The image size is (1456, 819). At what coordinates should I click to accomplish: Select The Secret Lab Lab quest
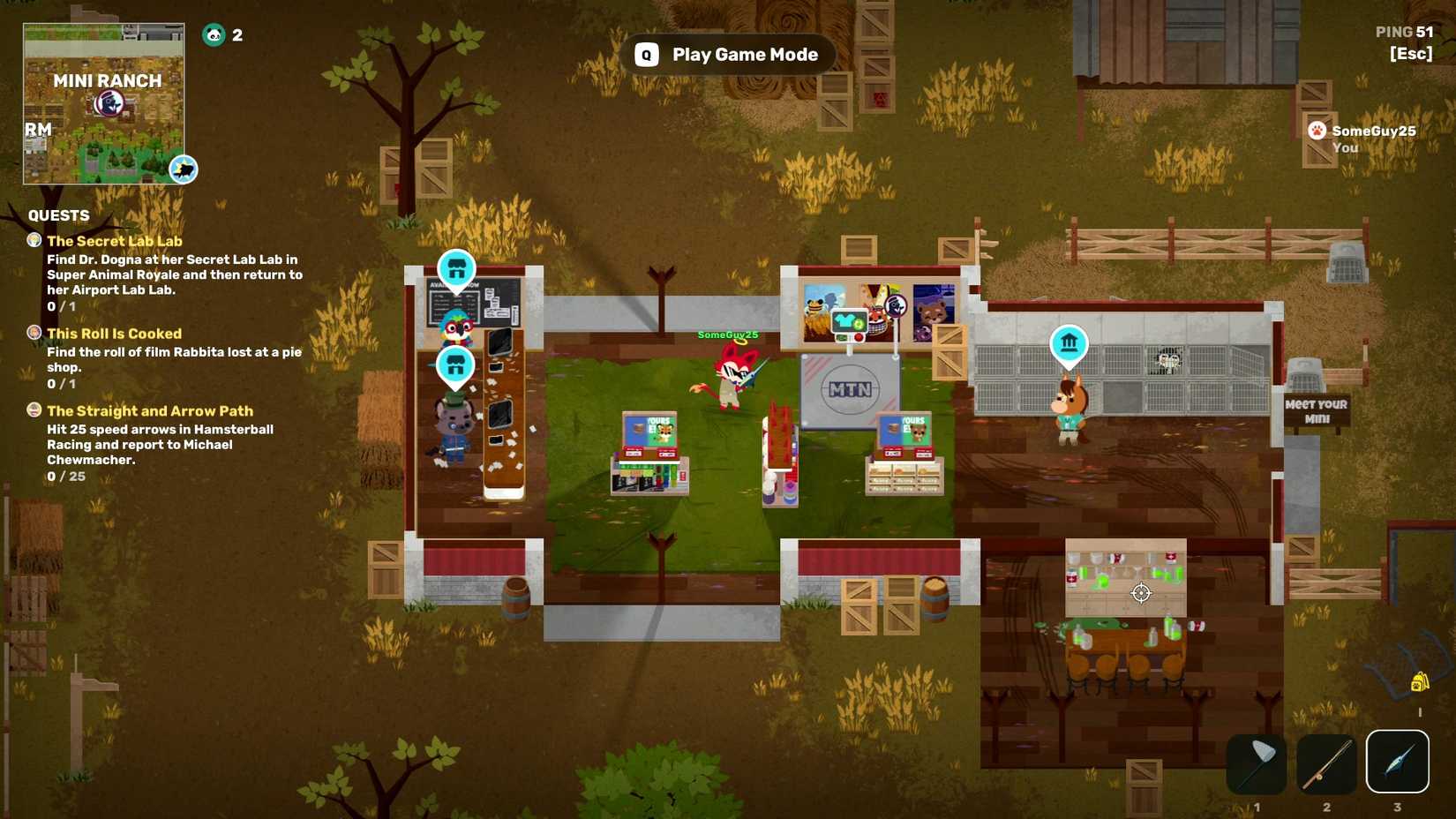(115, 241)
